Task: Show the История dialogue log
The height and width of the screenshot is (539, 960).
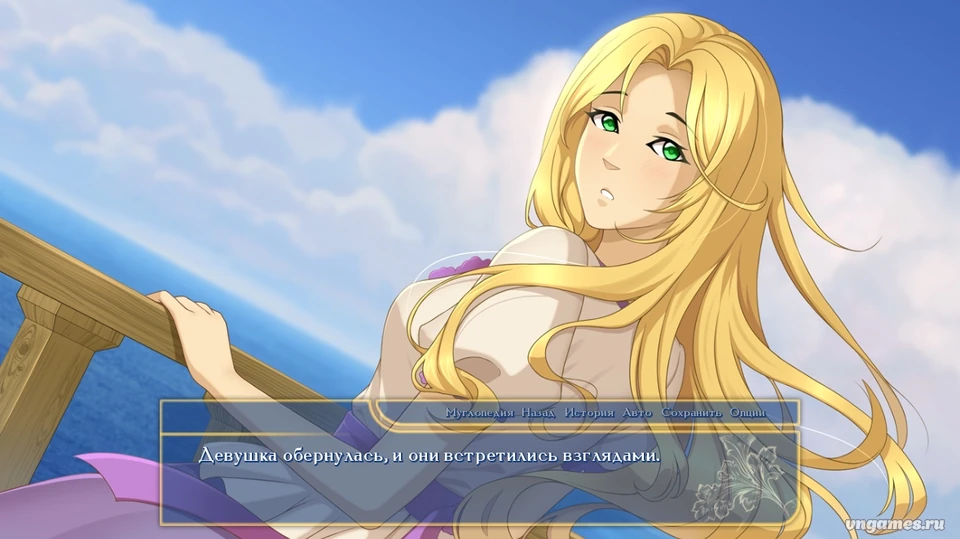Action: (589, 413)
